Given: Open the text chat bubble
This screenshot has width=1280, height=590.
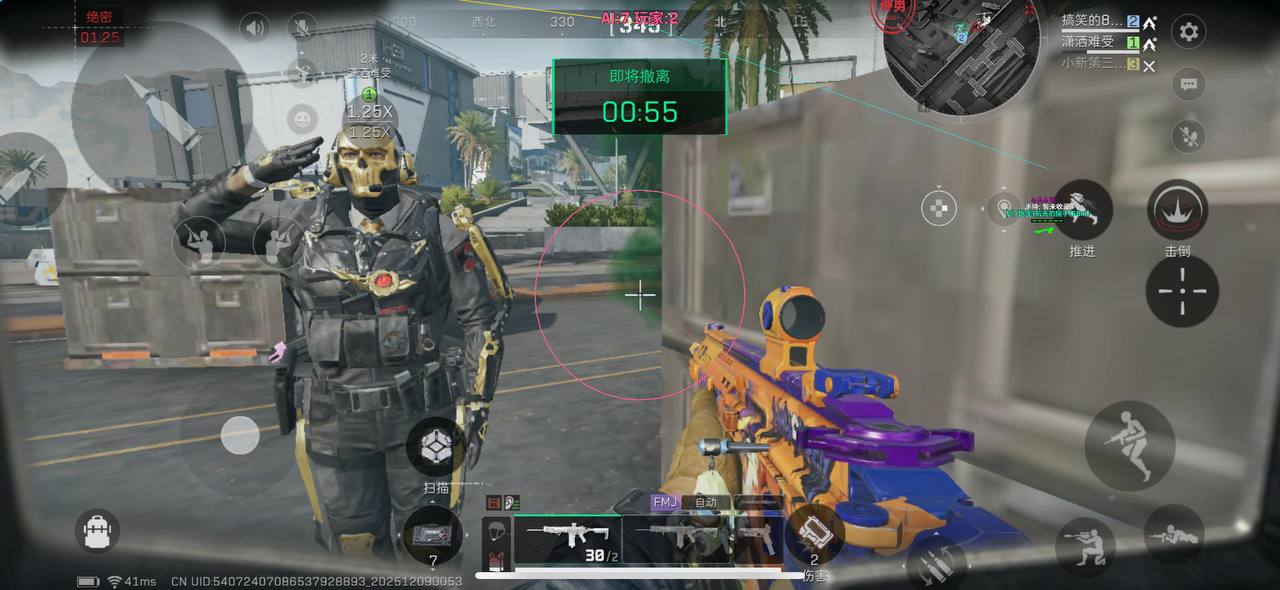Looking at the screenshot, I should pos(1188,85).
